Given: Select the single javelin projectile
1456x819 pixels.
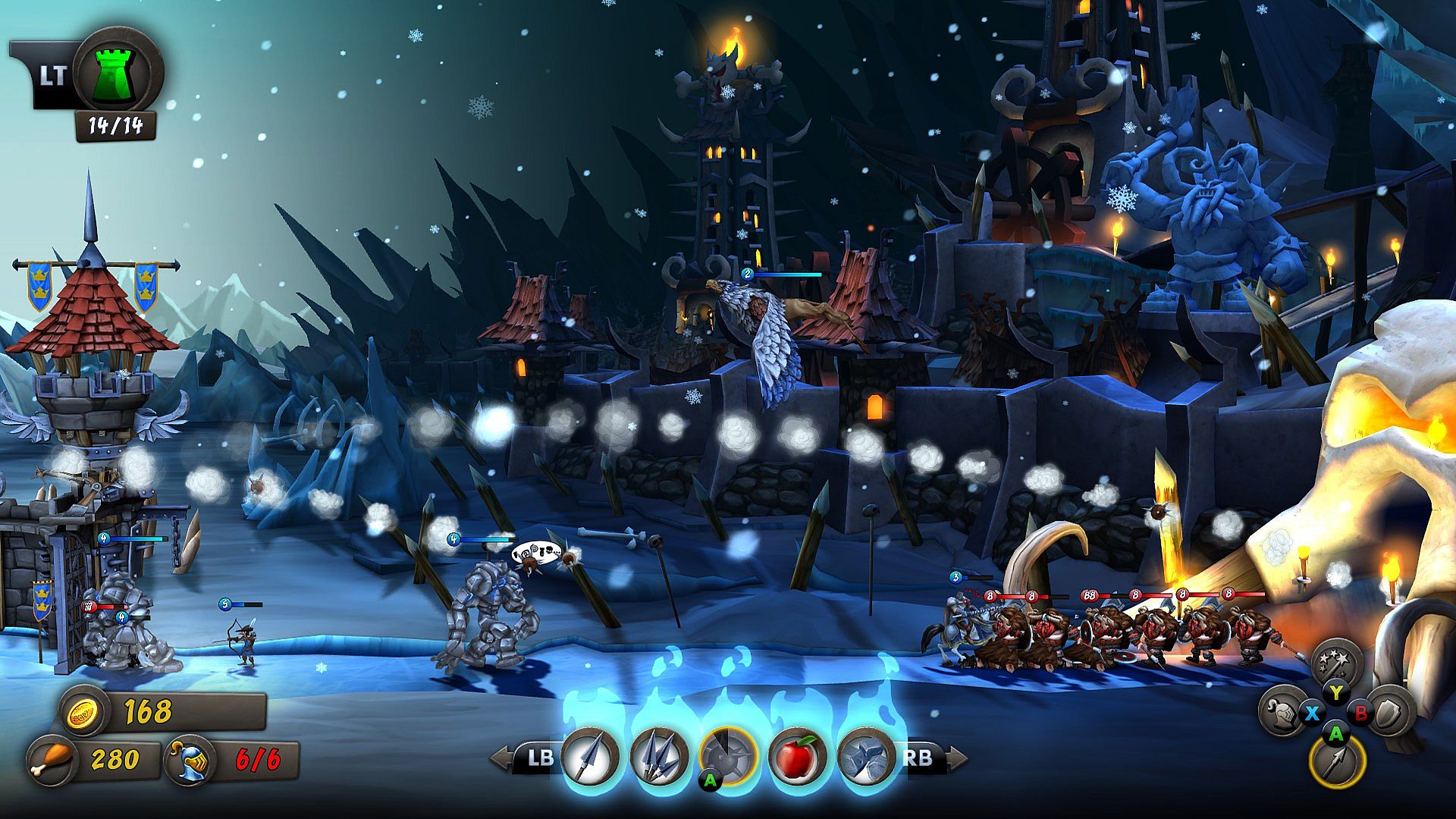Looking at the screenshot, I should (x=590, y=756).
